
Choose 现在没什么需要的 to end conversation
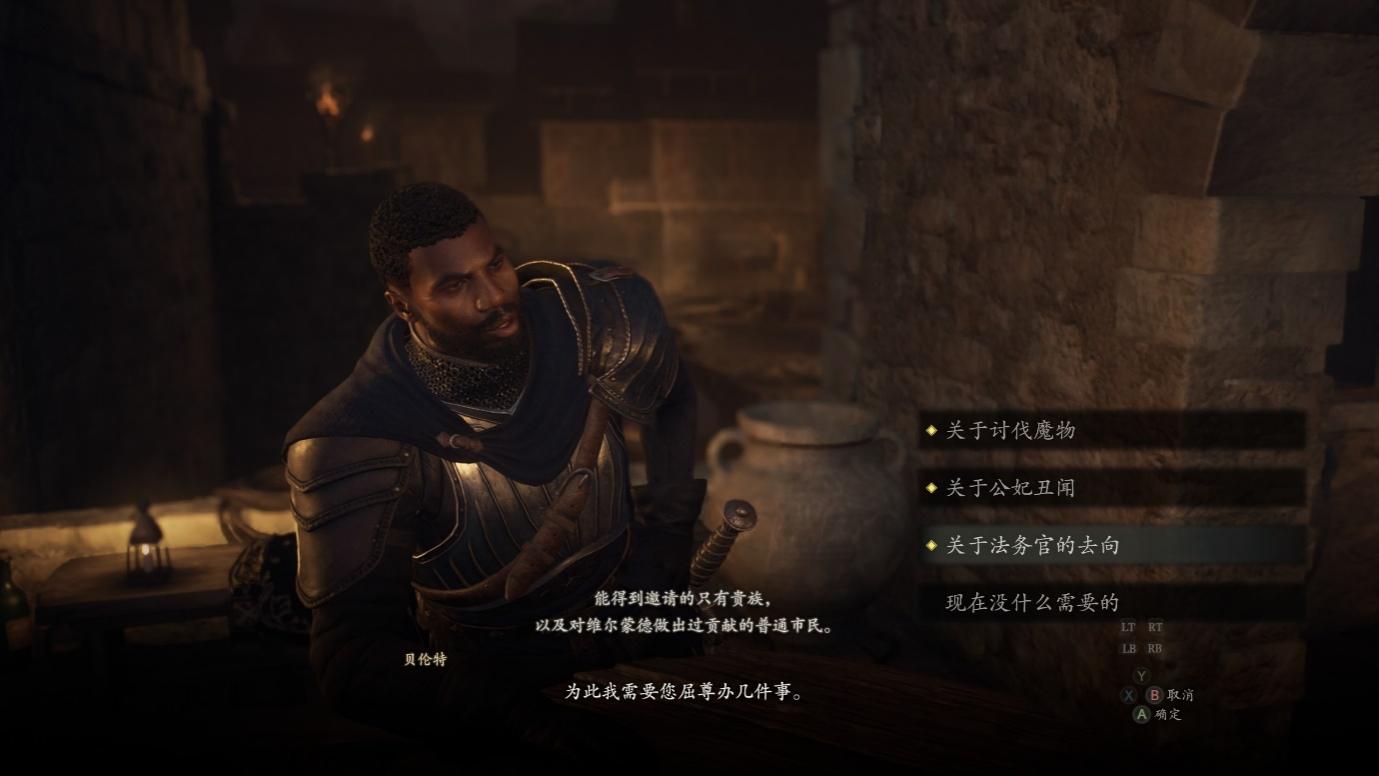coord(1033,602)
